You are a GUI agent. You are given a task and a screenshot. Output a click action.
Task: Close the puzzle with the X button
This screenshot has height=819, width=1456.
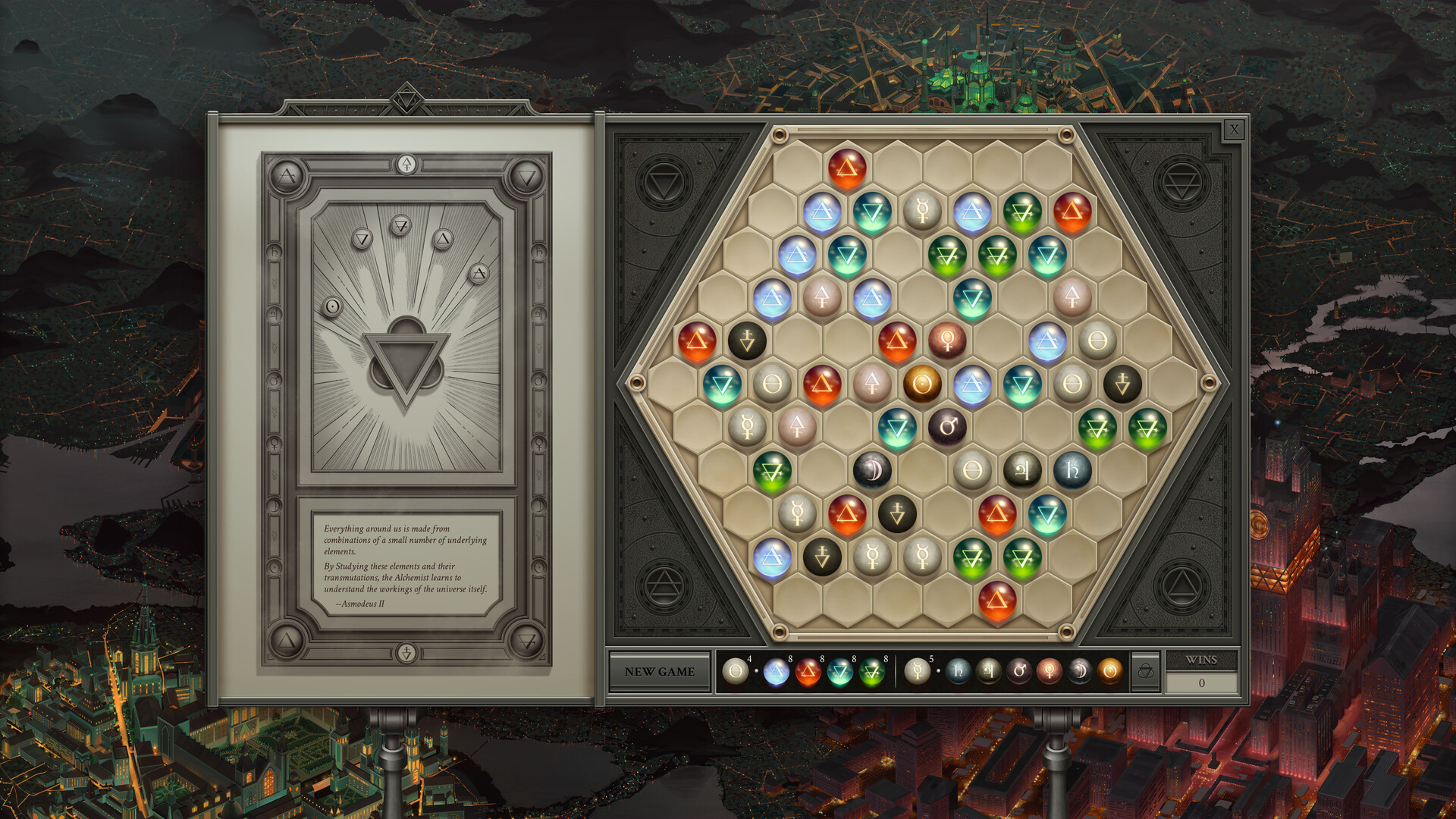(1235, 130)
